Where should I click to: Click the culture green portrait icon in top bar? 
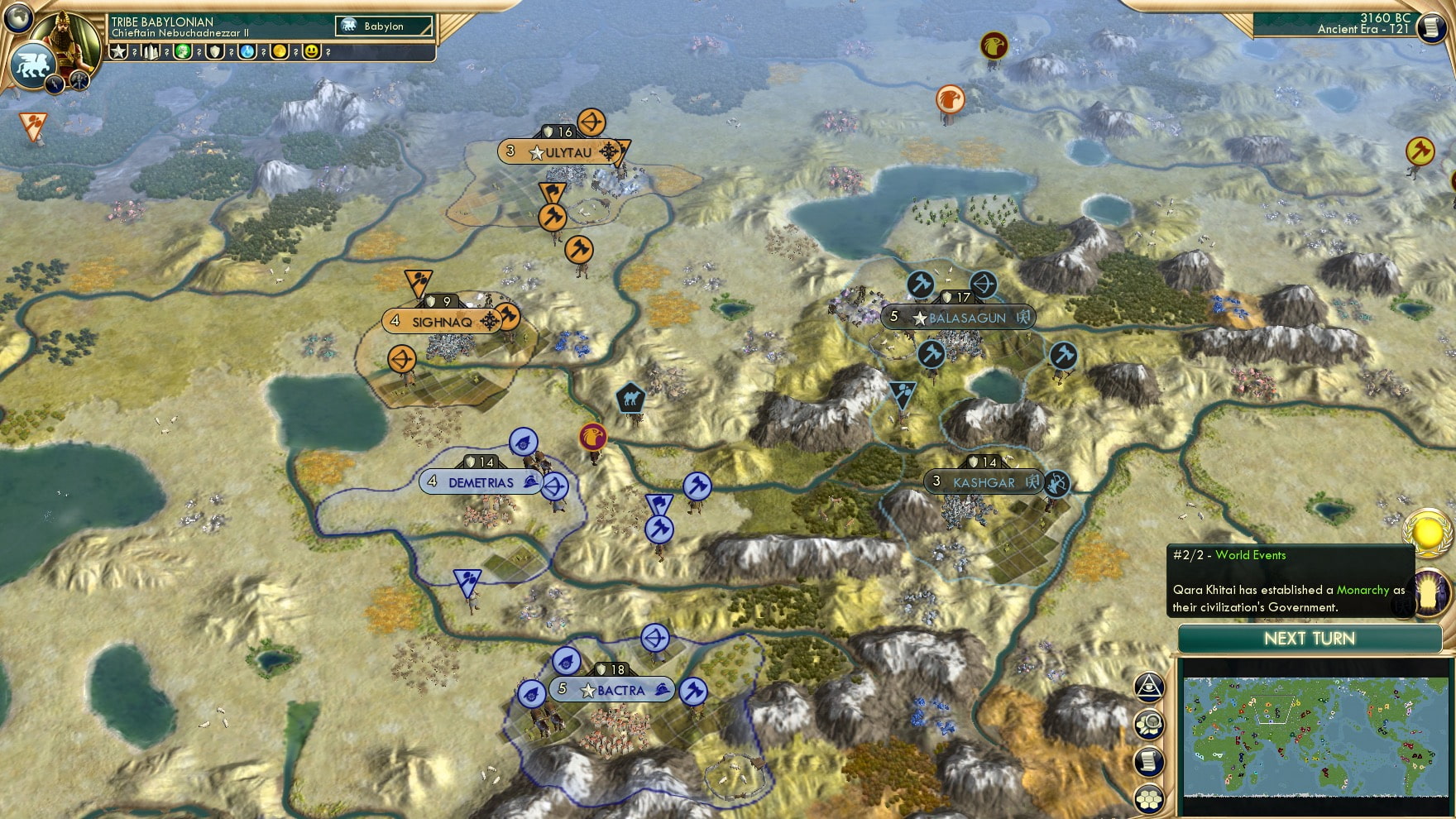[x=182, y=52]
